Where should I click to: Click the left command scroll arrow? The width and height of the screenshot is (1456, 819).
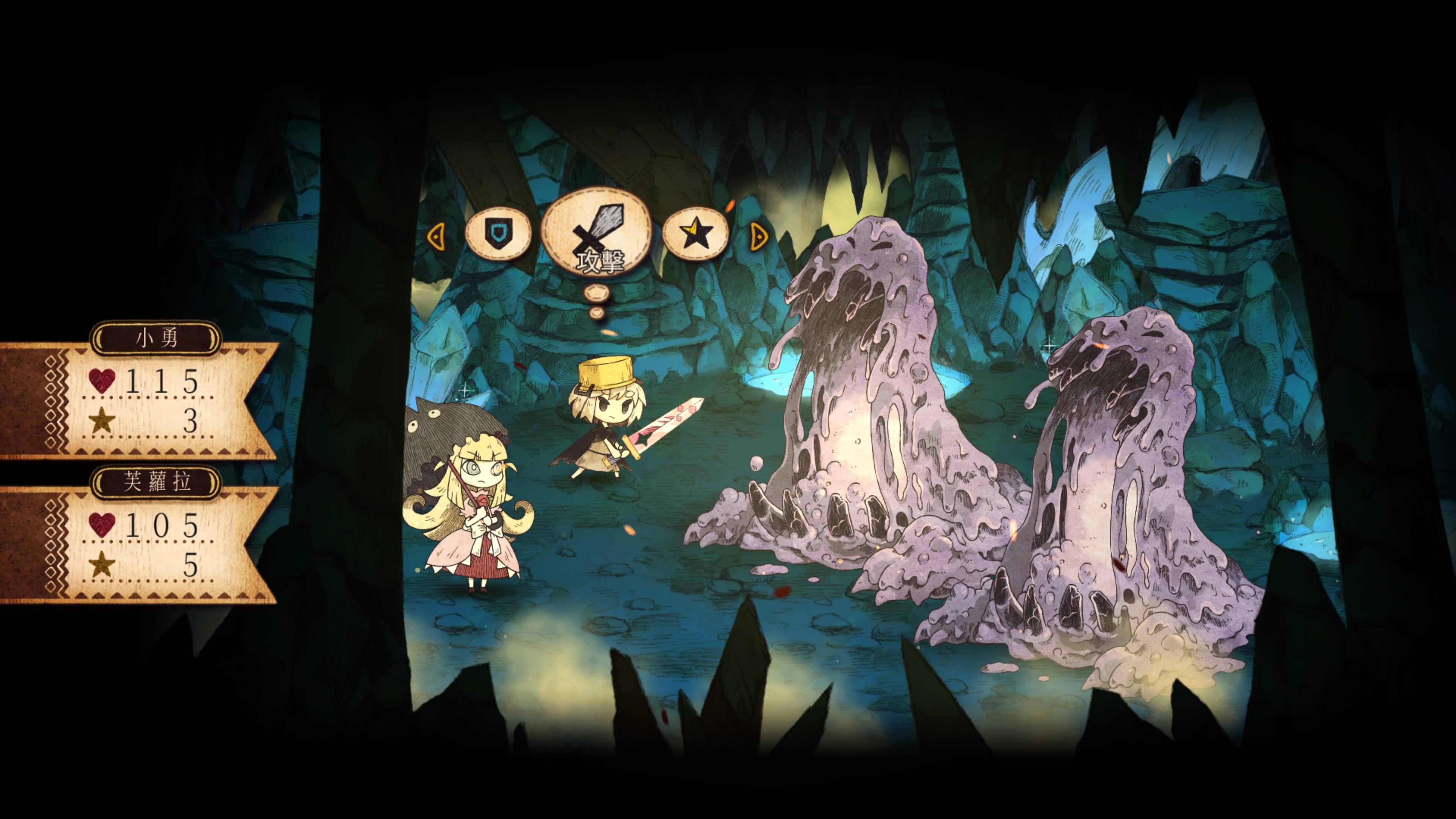436,236
